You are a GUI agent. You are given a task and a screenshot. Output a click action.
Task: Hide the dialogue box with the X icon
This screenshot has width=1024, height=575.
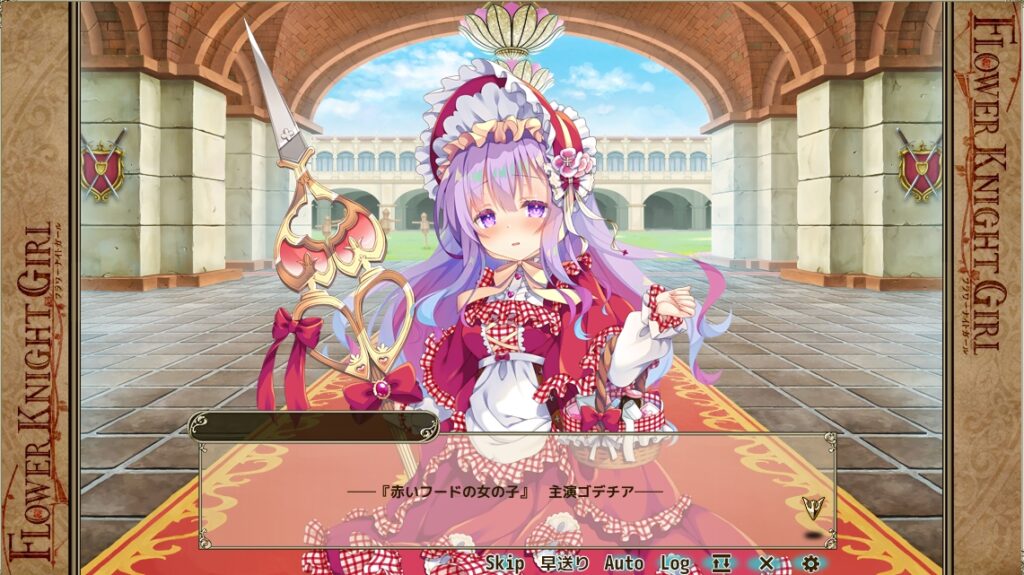pos(766,564)
